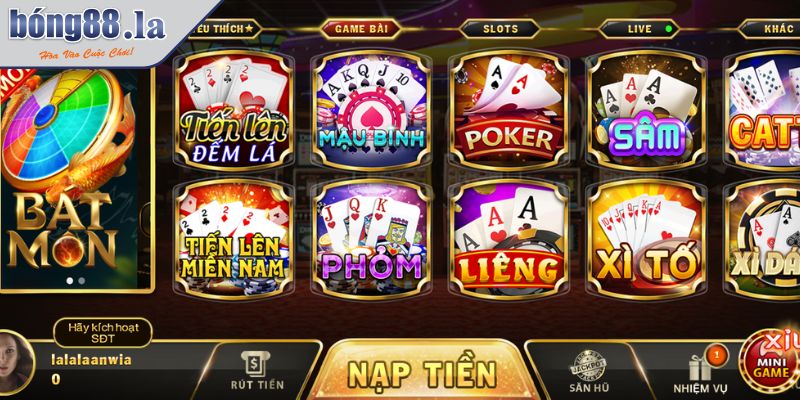Click the Nạp Tiền deposit button
Viewport: 800px width, 400px height.
click(422, 372)
